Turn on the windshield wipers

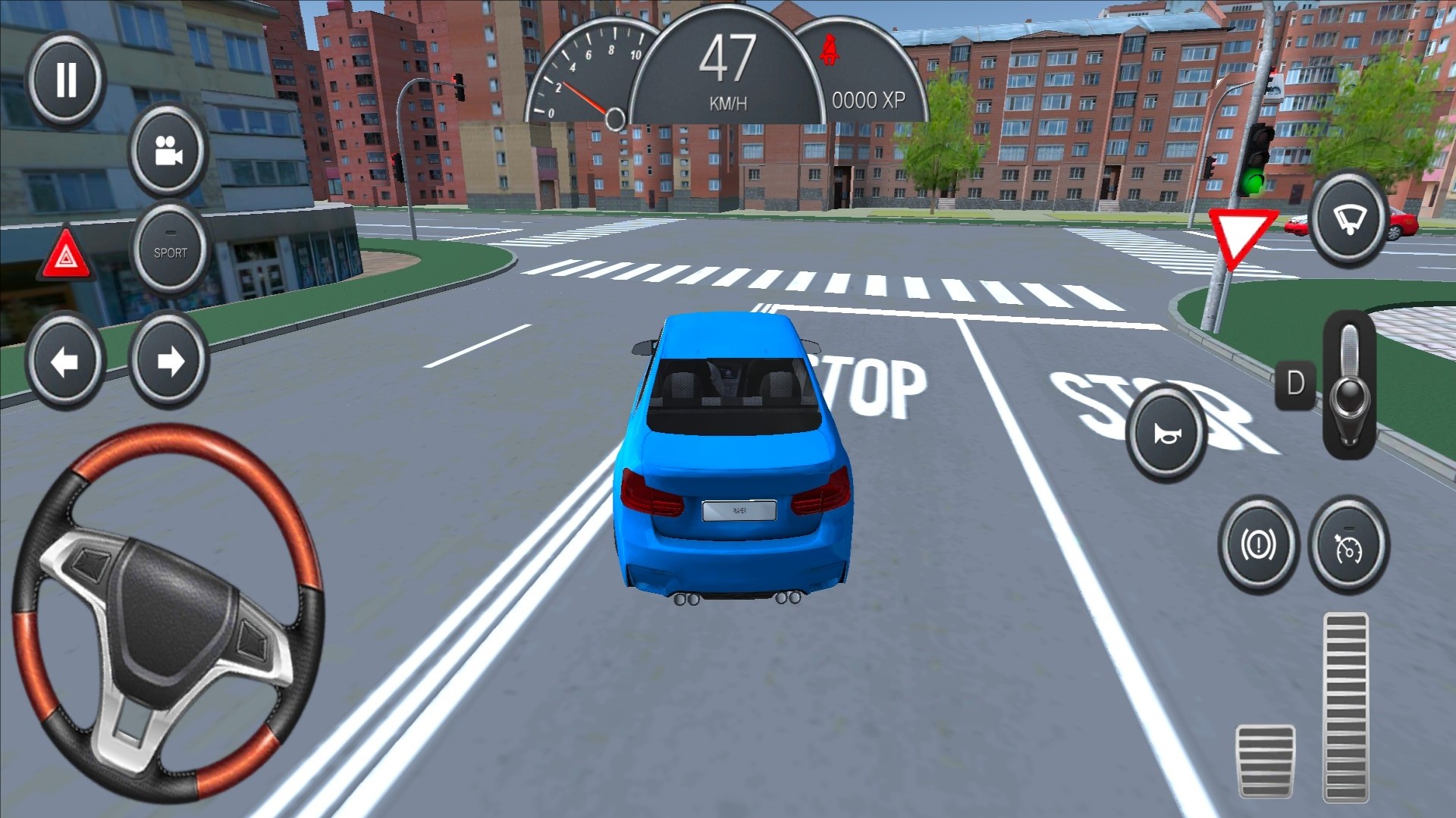(1350, 219)
